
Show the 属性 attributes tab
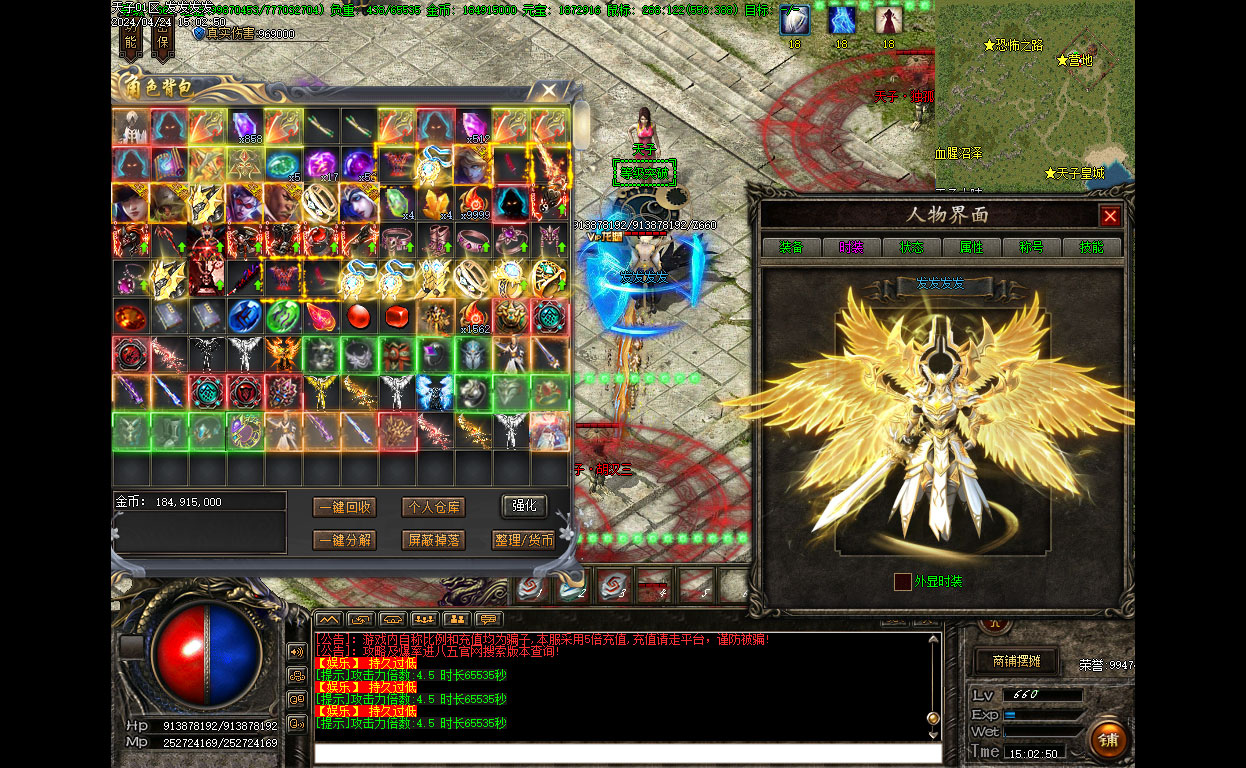971,247
